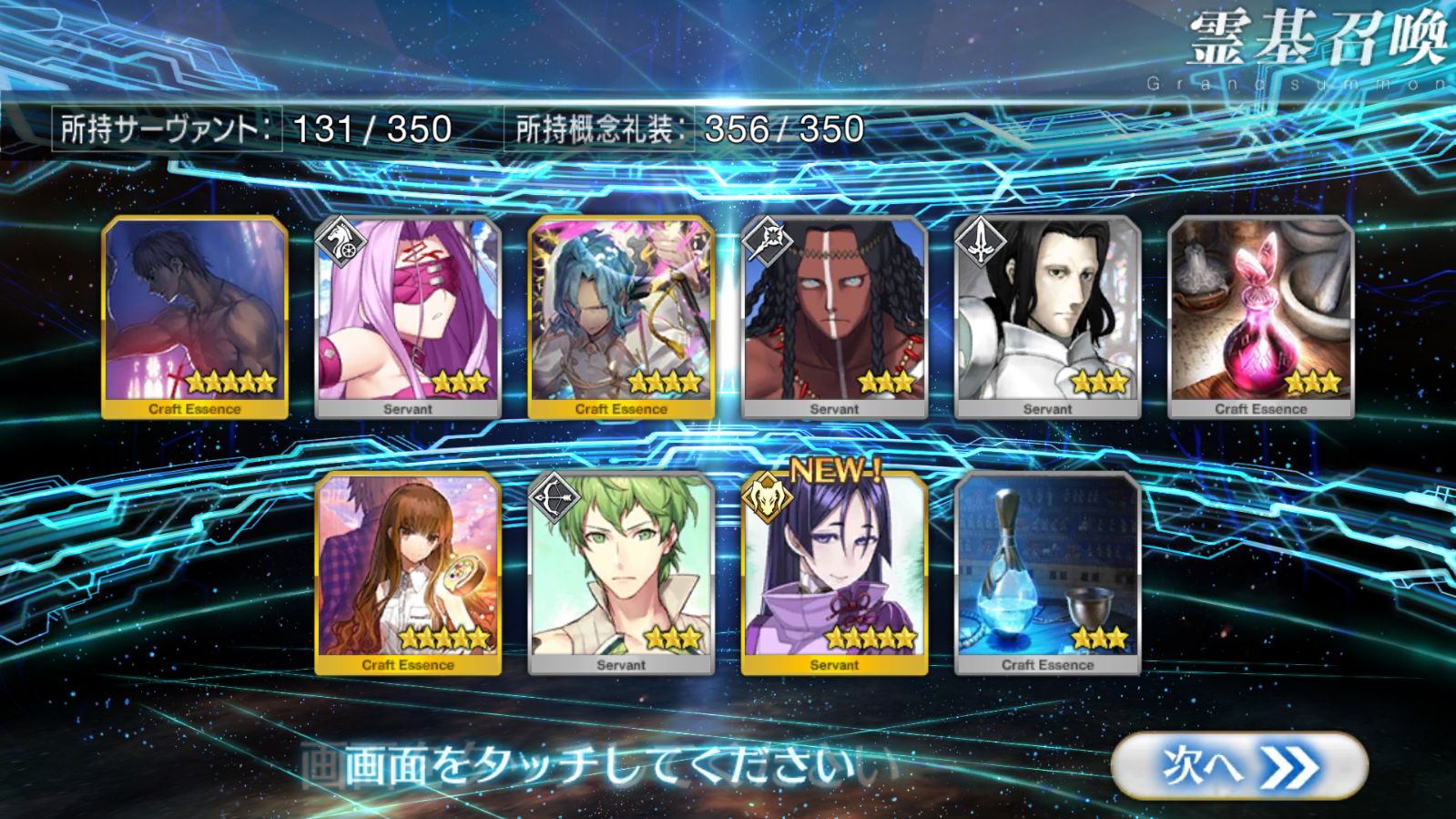Screen dimensions: 1456x819
Task: Choose the green-haired Archer Servant card
Action: point(621,572)
